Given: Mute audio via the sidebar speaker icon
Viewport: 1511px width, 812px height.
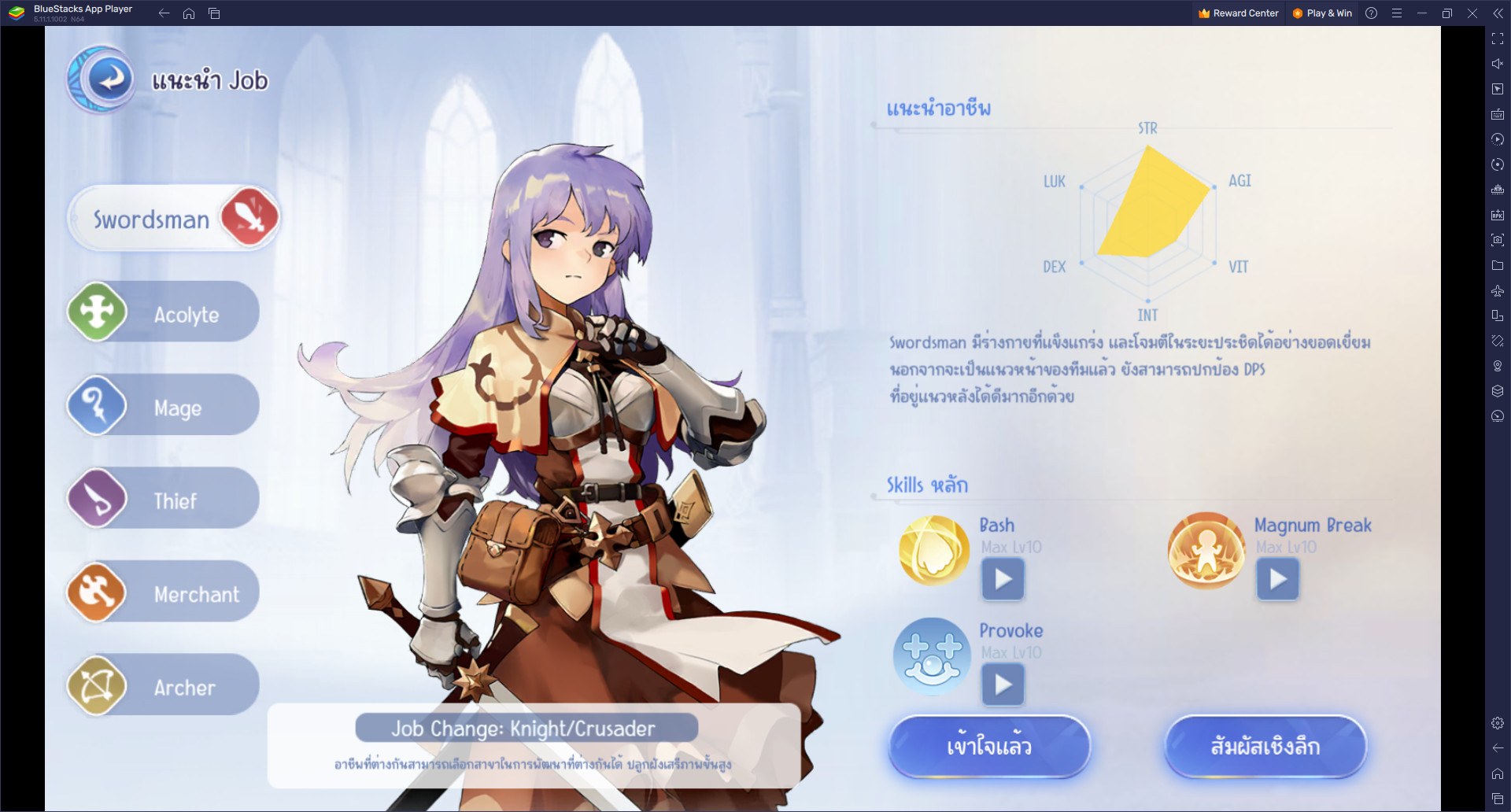Looking at the screenshot, I should point(1496,63).
